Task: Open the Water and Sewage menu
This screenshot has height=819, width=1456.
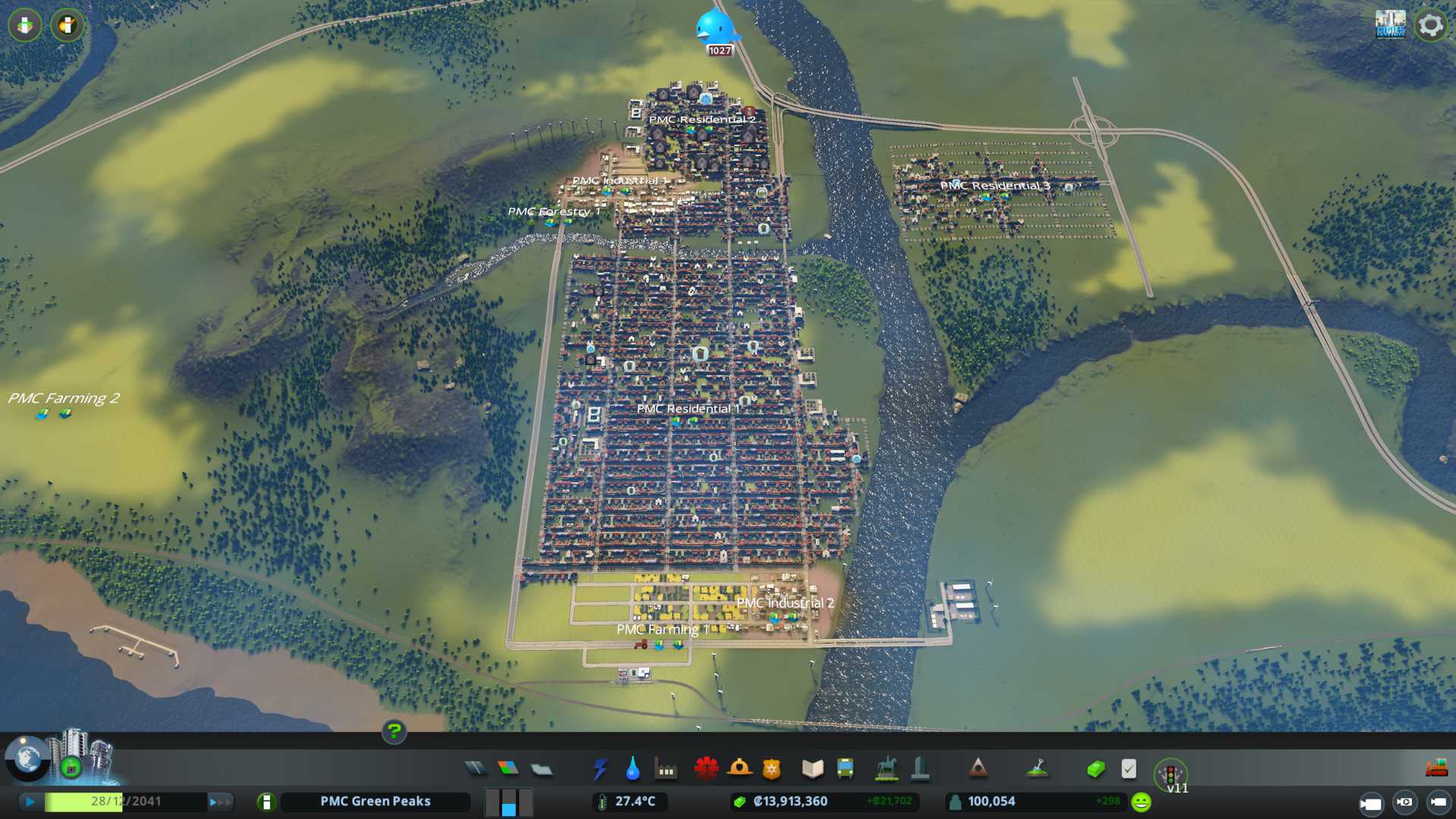Action: (x=633, y=769)
